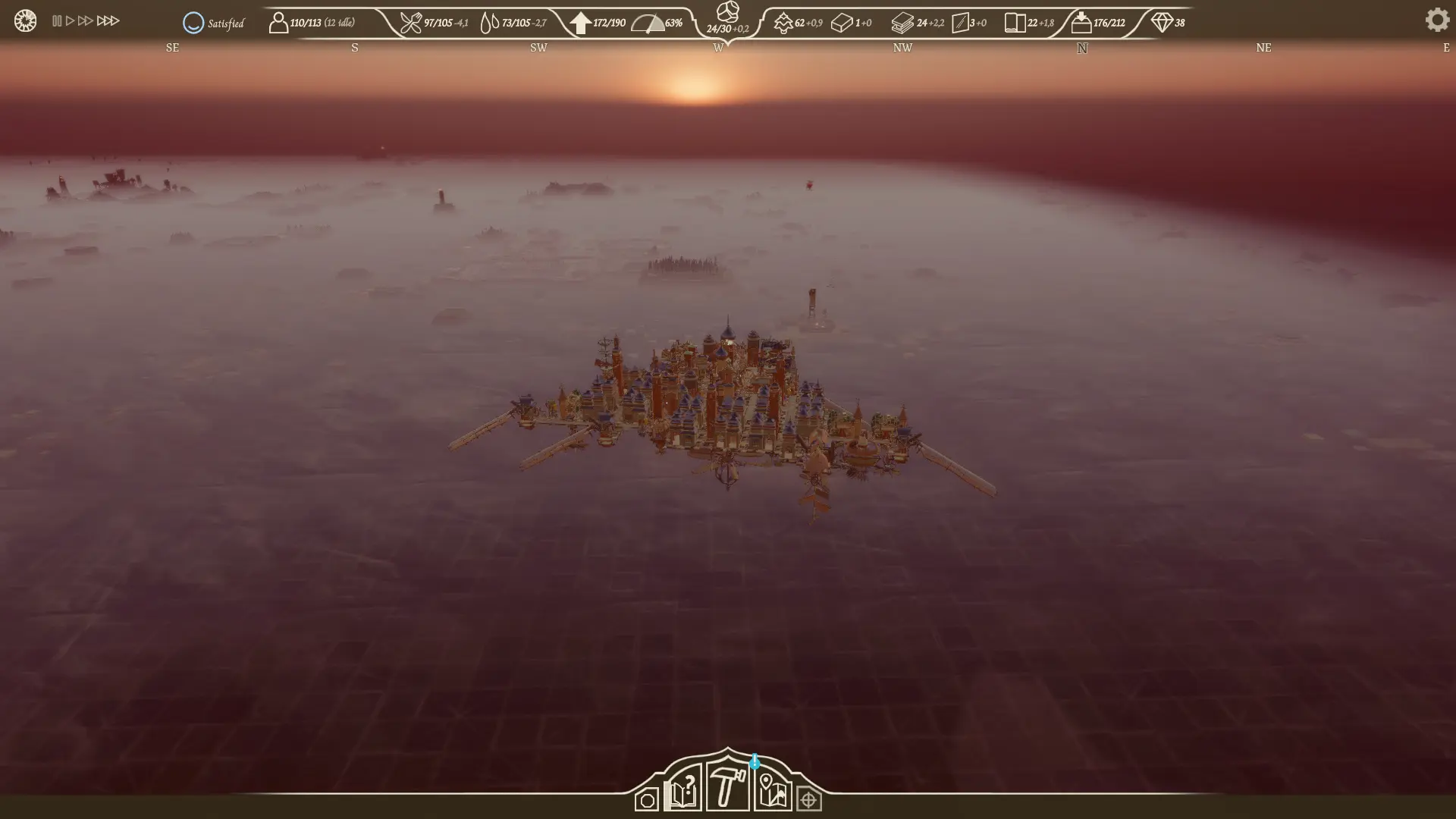Set triple-arrow fastest speed
The image size is (1456, 819).
pos(108,21)
